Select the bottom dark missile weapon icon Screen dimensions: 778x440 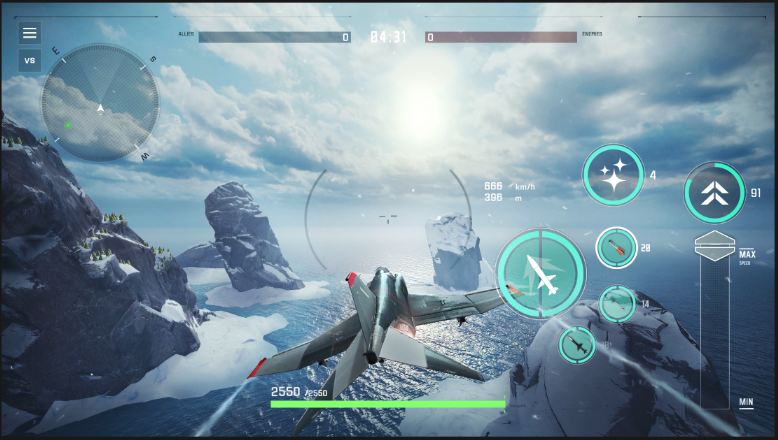tap(577, 345)
